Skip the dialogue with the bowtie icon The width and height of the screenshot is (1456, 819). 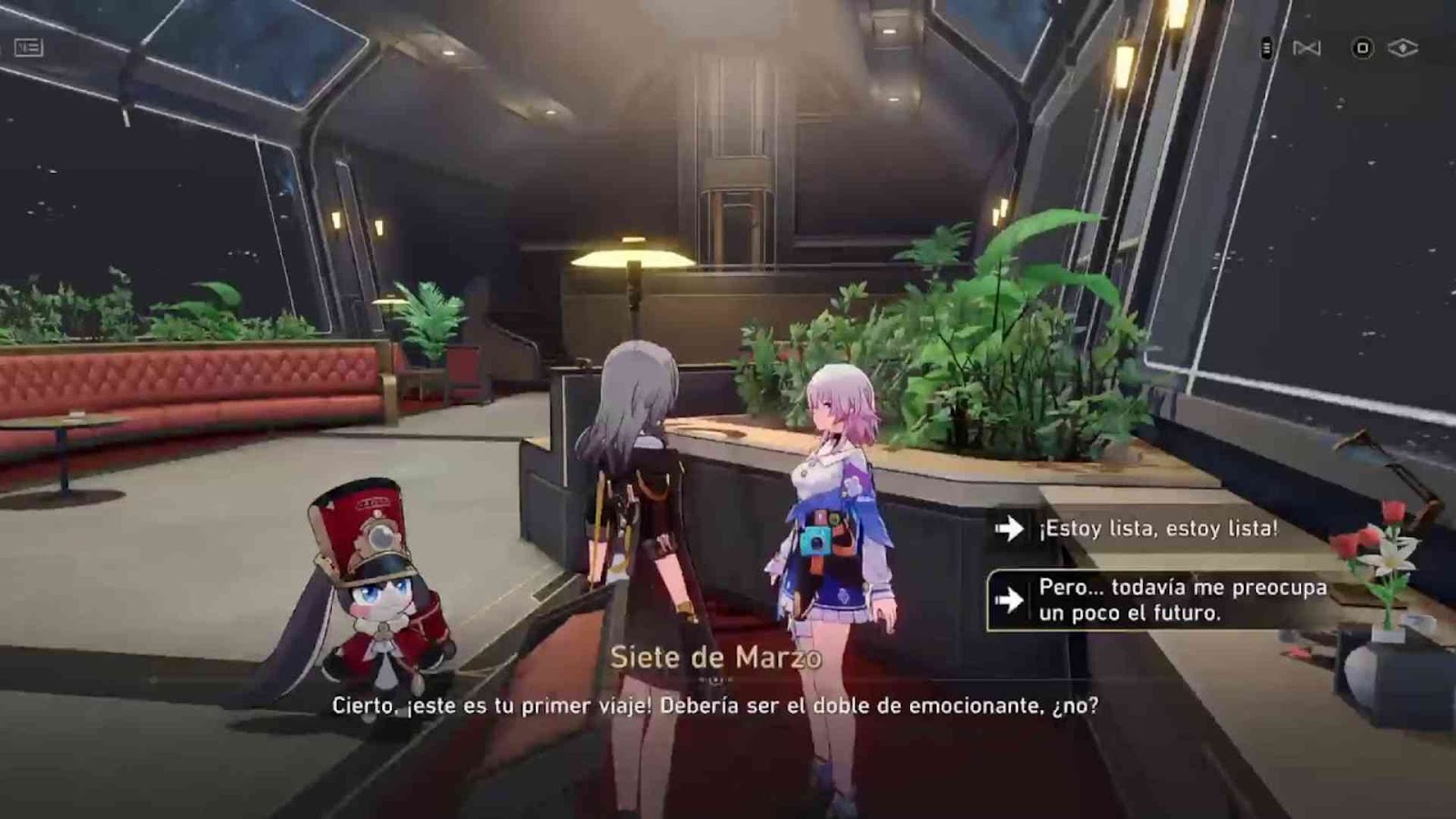pos(1307,48)
